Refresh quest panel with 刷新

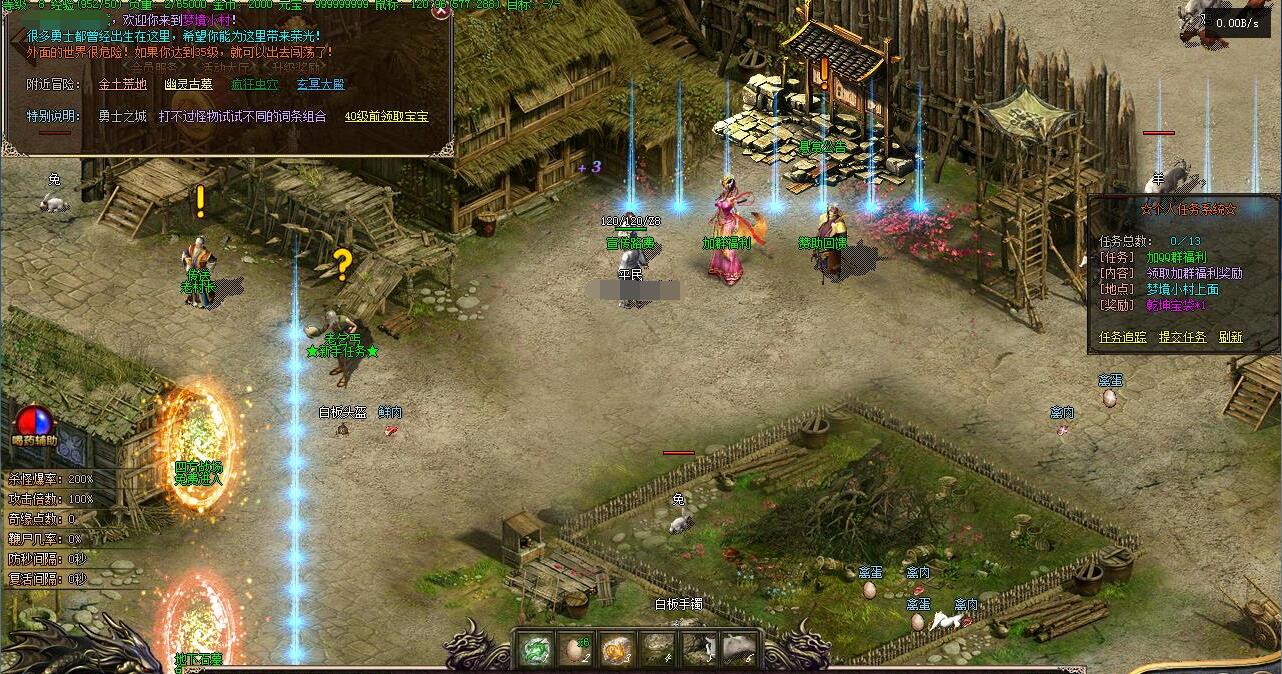tap(1230, 337)
